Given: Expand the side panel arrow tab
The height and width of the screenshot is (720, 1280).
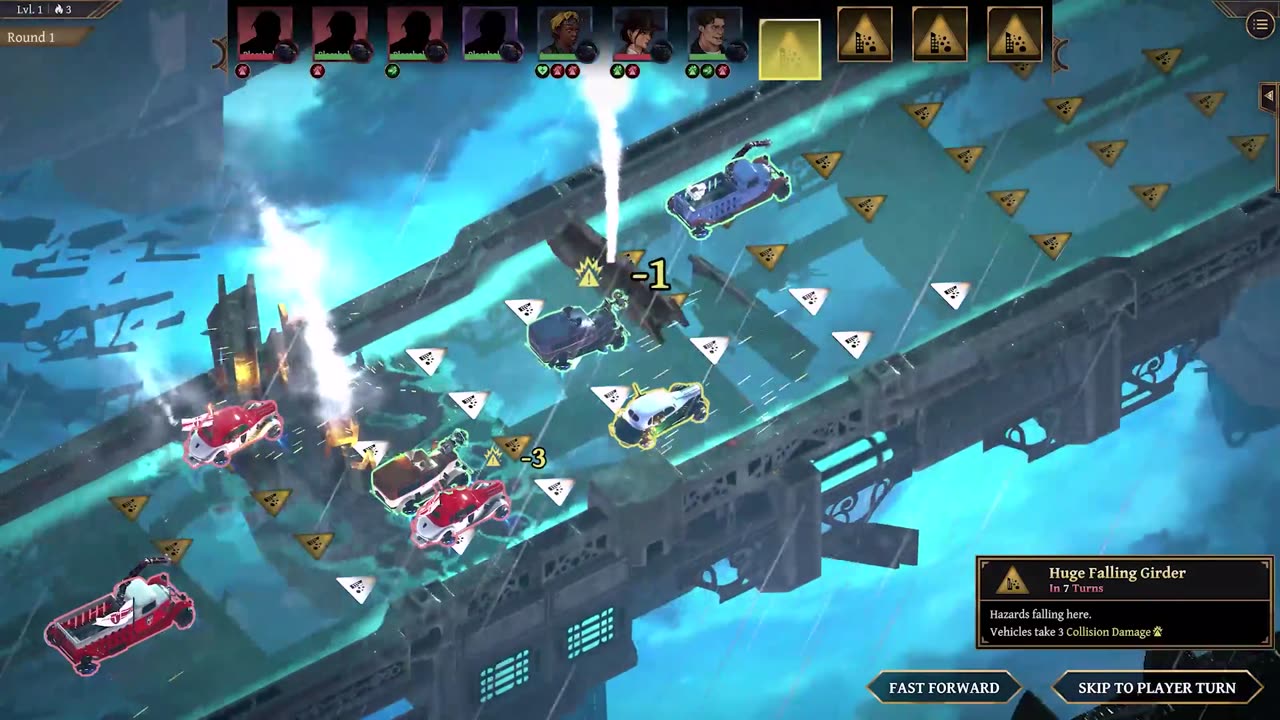Looking at the screenshot, I should (x=1269, y=96).
